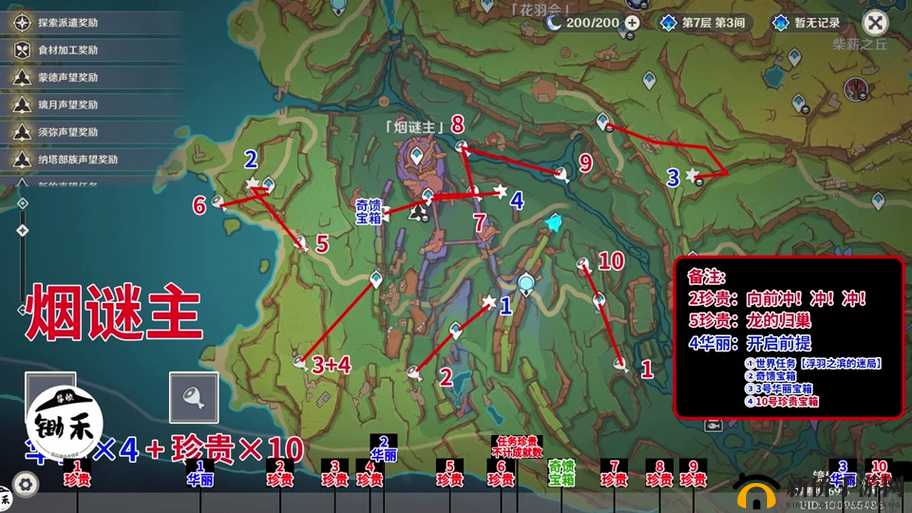Choose the 璃月声望奖励 entry
Screen dimensions: 912x513
70,104
